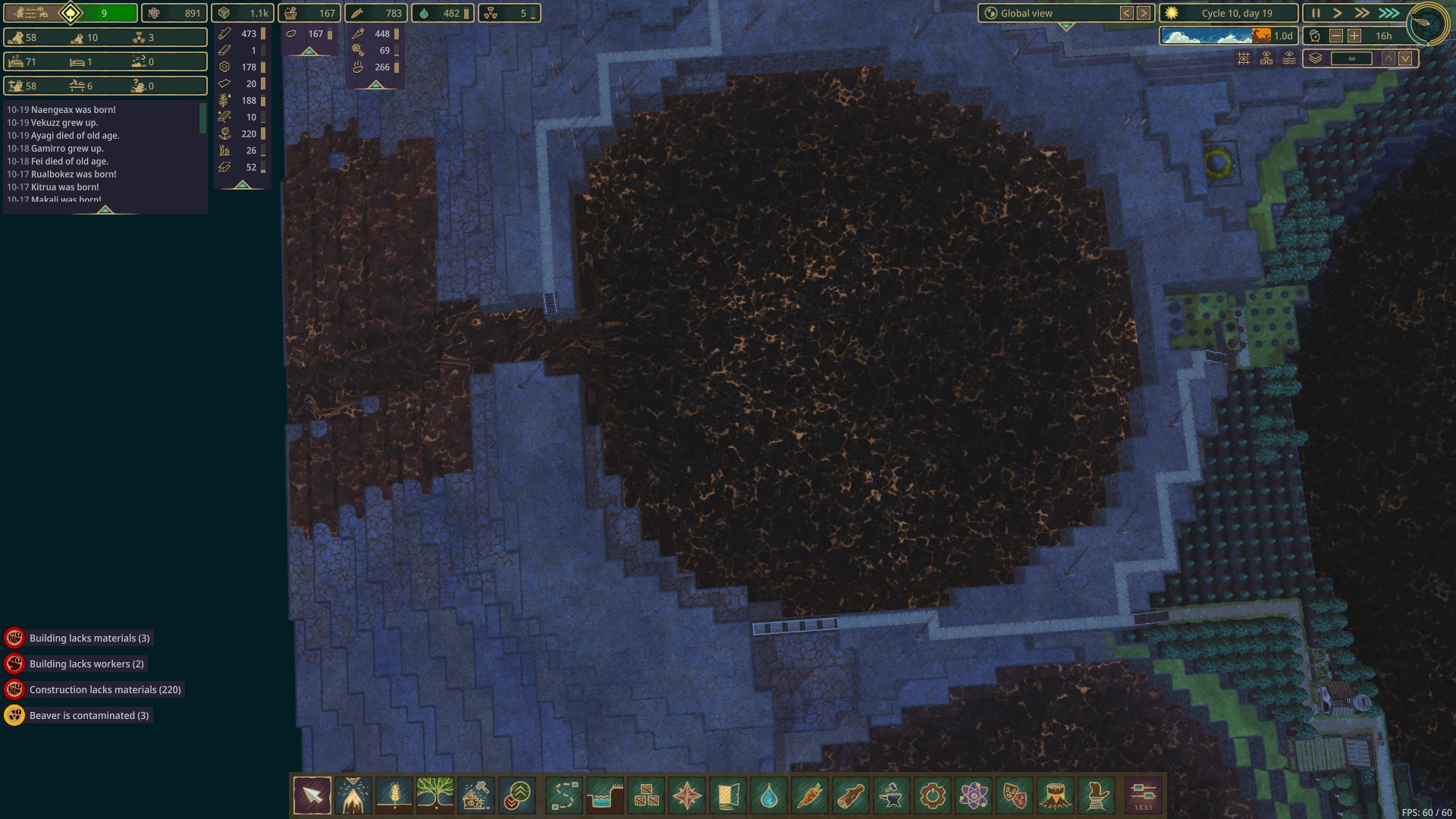Image resolution: width=1456 pixels, height=819 pixels.
Task: Switch to the previous district view
Action: point(1127,13)
